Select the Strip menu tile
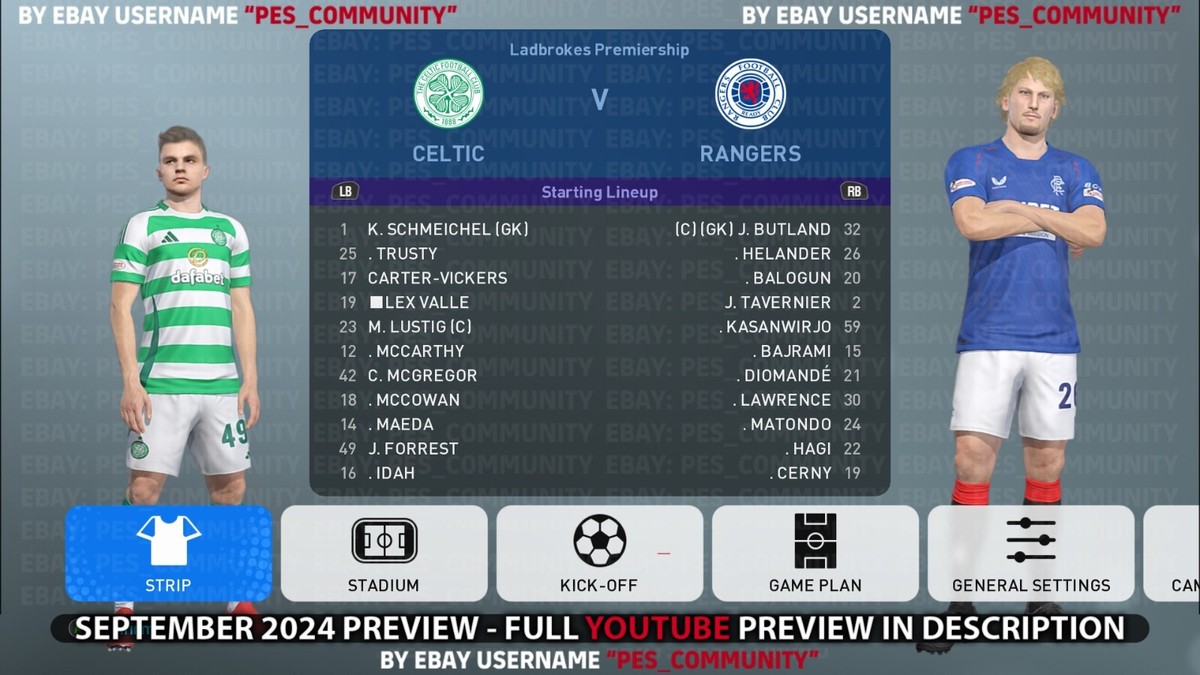The width and height of the screenshot is (1200, 675). (168, 553)
